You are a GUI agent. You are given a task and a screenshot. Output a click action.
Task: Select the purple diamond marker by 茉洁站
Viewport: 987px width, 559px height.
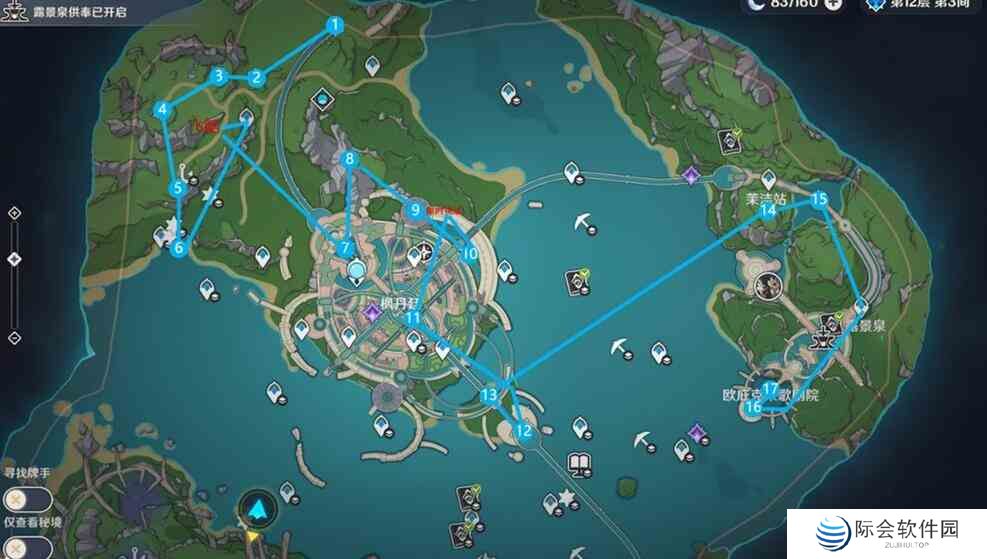click(x=690, y=175)
